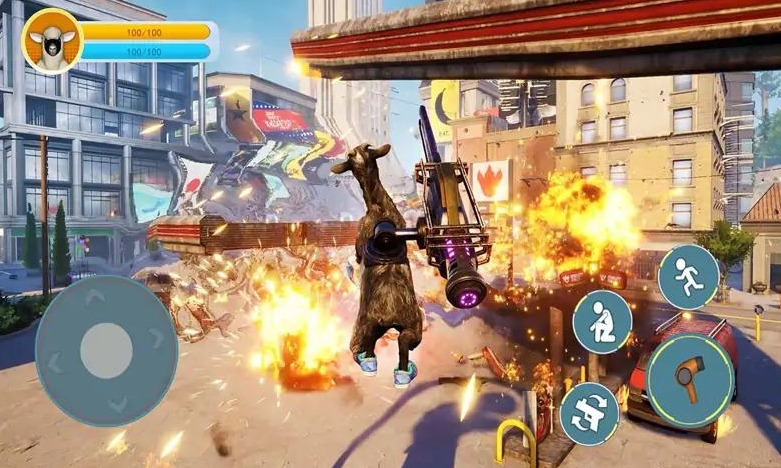The height and width of the screenshot is (468, 781).
Task: Activate the crouching figure button
Action: click(602, 322)
